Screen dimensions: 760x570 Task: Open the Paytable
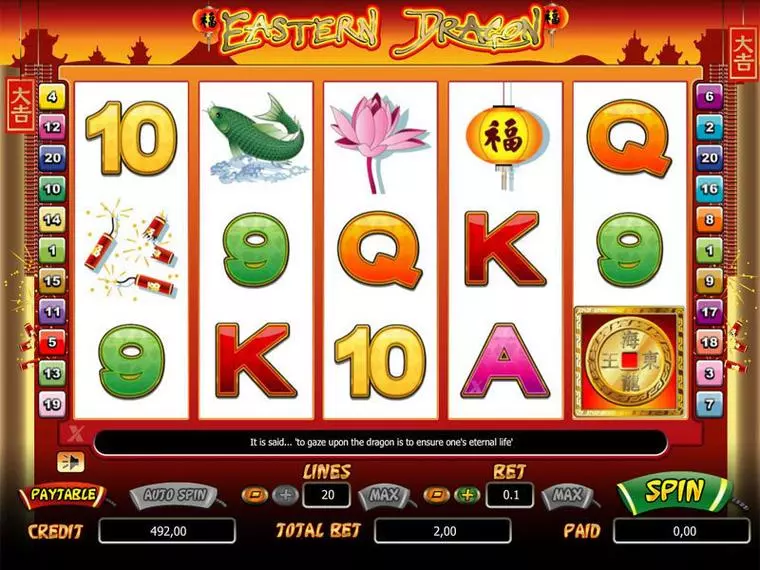[62, 494]
